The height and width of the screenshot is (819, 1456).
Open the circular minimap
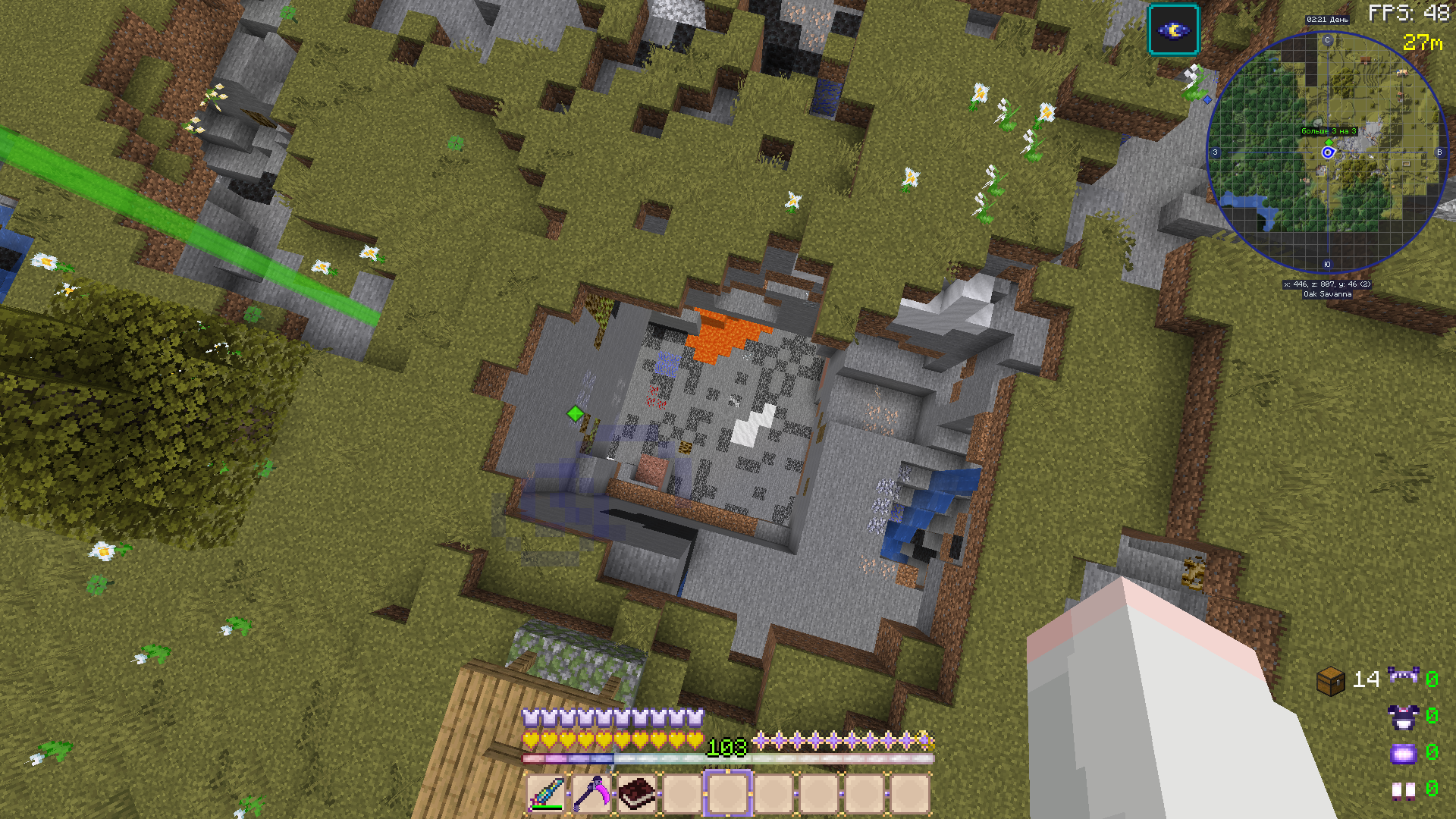[x=1327, y=152]
